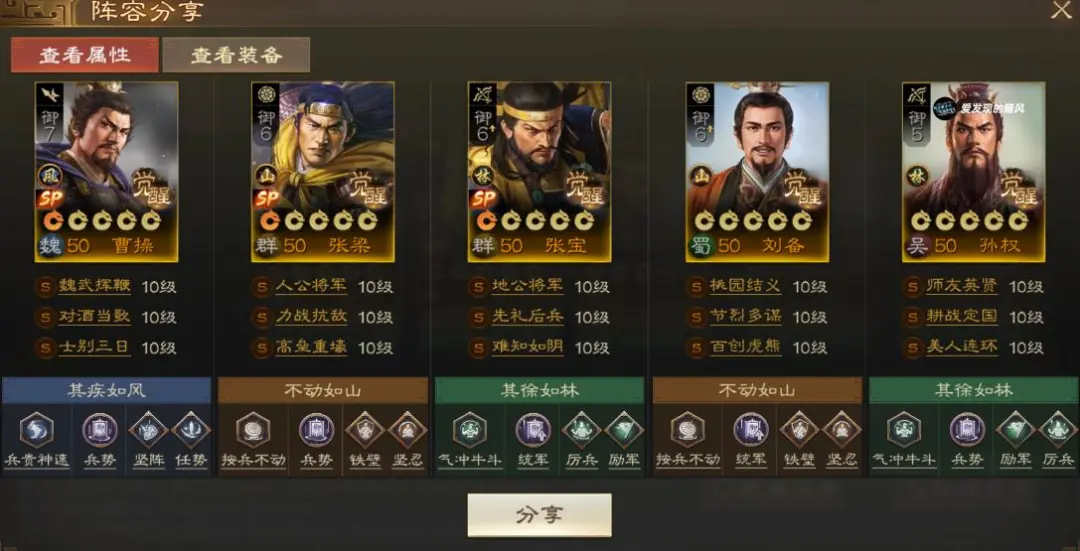The height and width of the screenshot is (551, 1080).
Task: Click the 分享 share button
Action: 539,515
